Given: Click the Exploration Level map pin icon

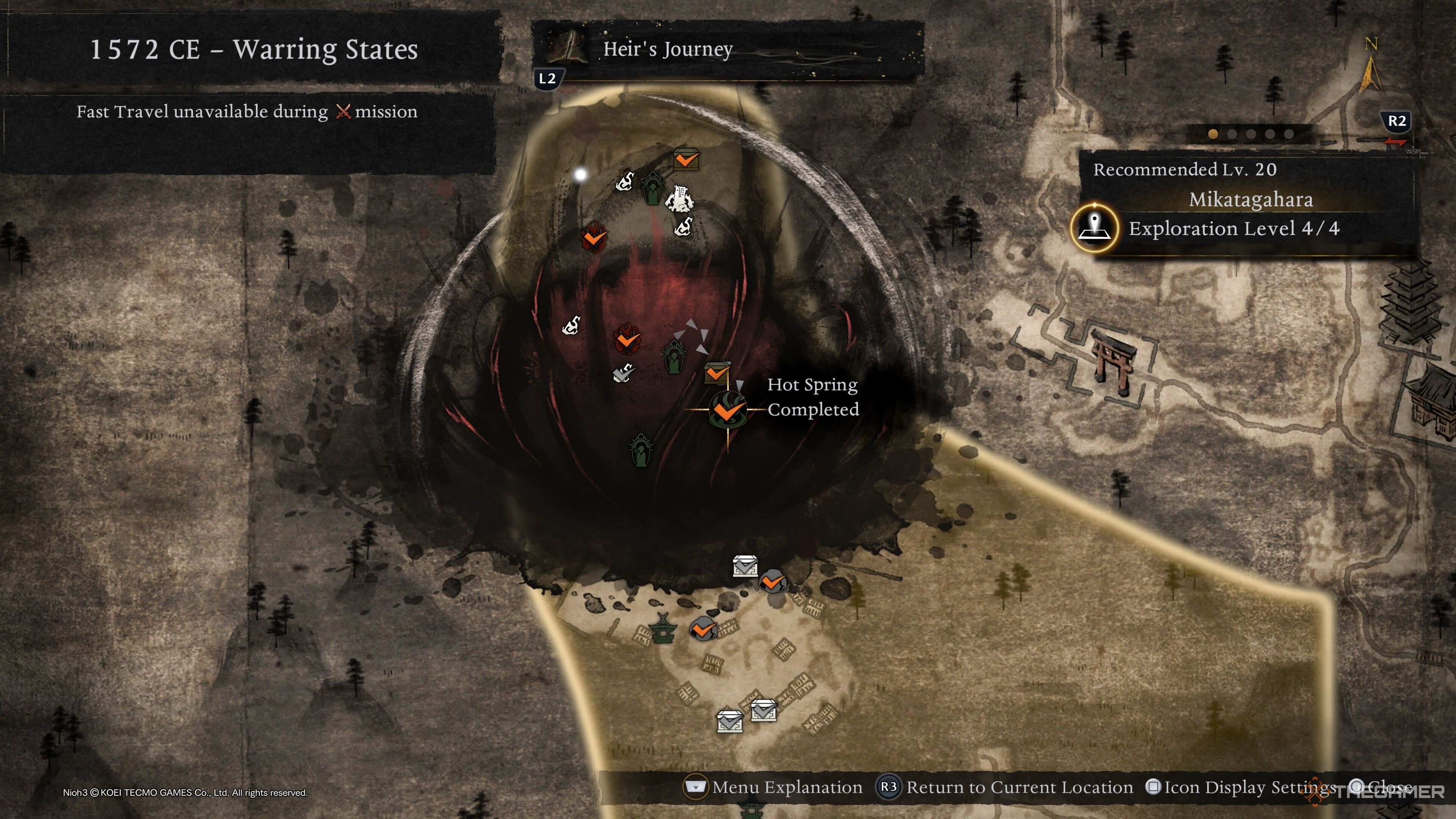Looking at the screenshot, I should 1095,227.
